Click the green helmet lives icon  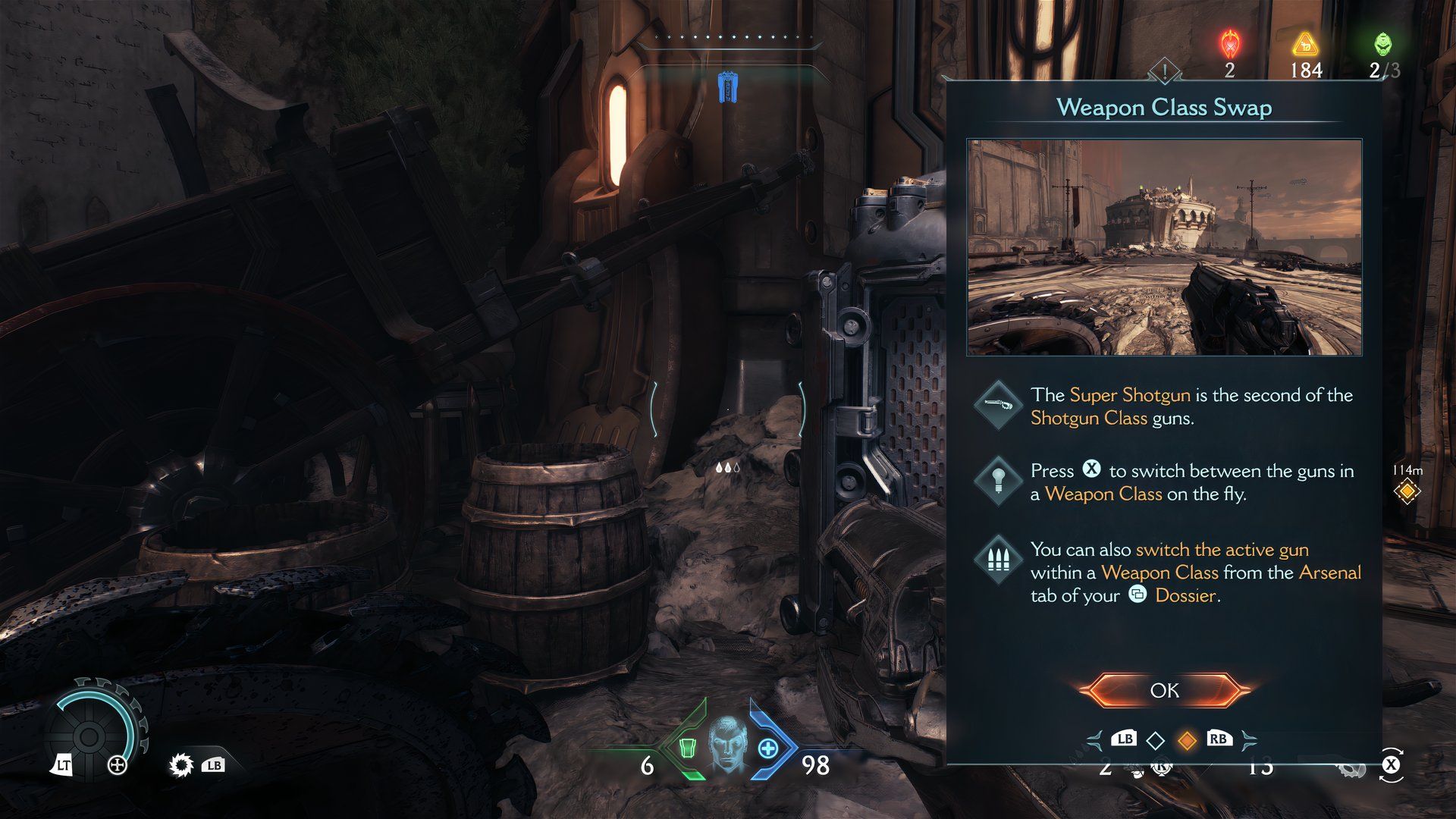click(x=1383, y=43)
